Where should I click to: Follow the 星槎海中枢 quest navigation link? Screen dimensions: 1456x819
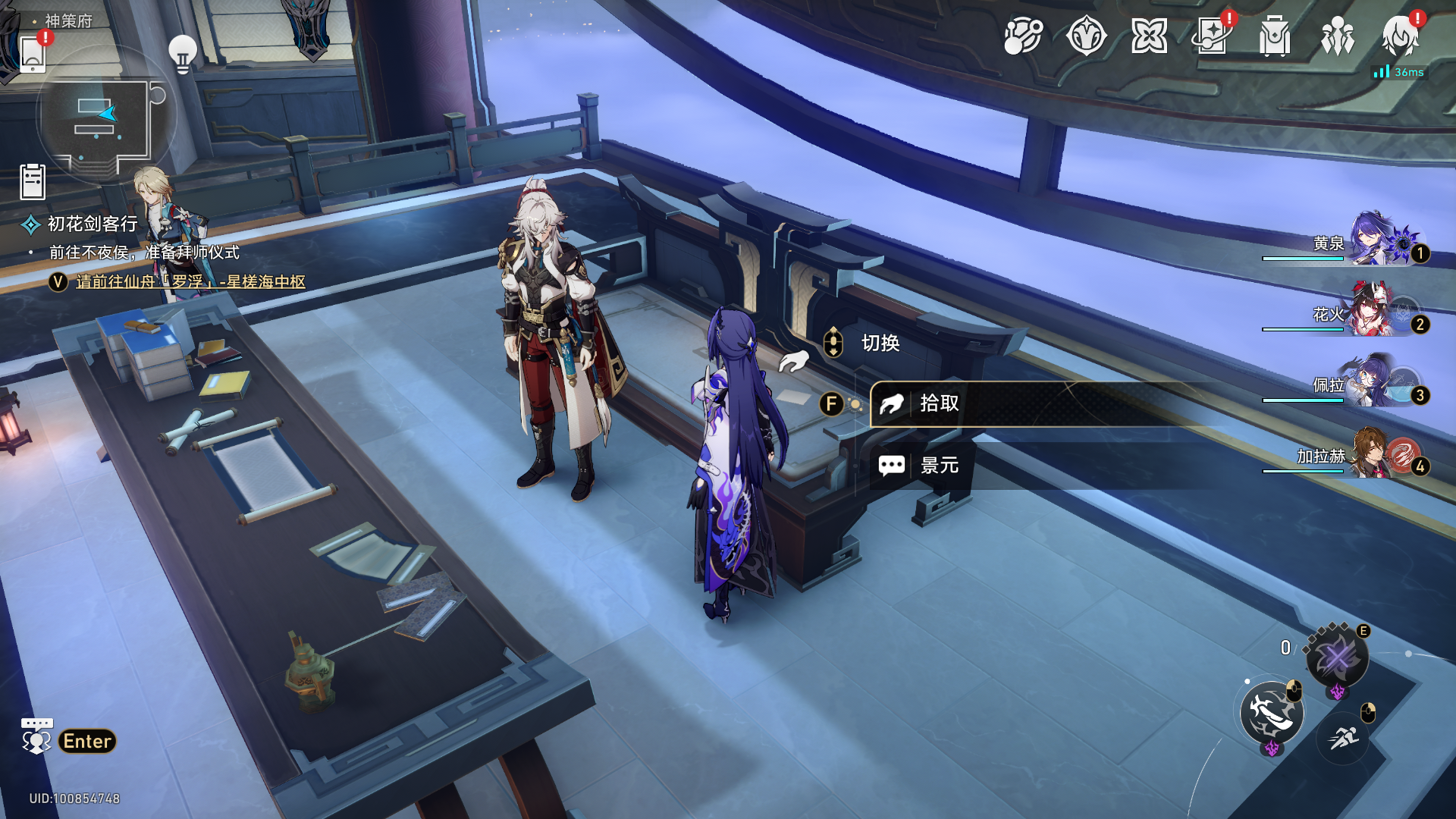pos(190,281)
